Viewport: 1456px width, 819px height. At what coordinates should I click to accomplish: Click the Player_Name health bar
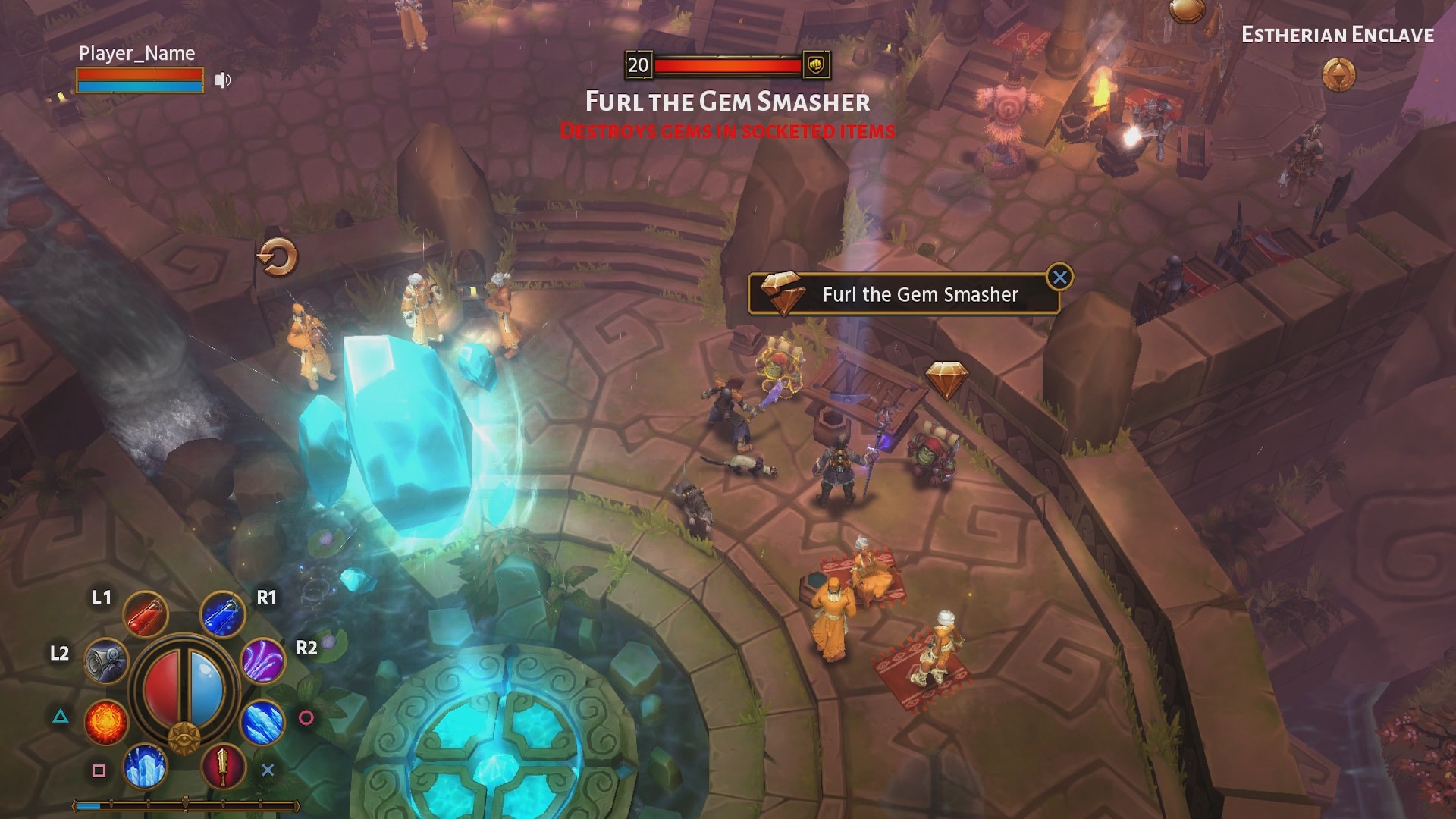click(x=139, y=74)
